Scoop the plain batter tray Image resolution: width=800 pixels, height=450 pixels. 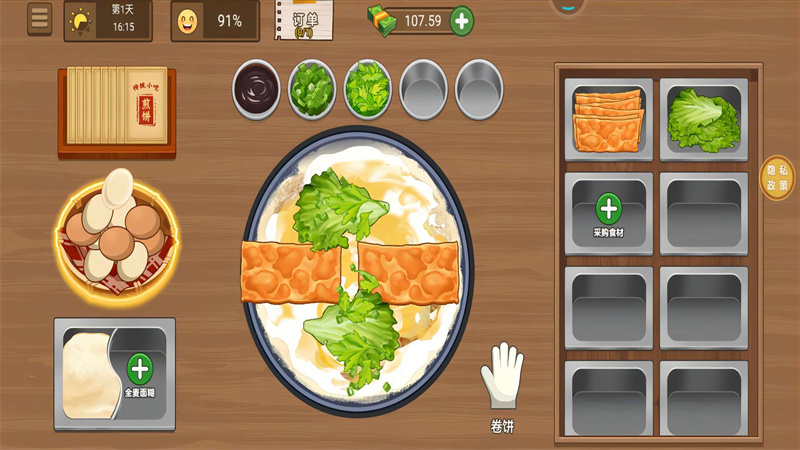click(x=88, y=373)
